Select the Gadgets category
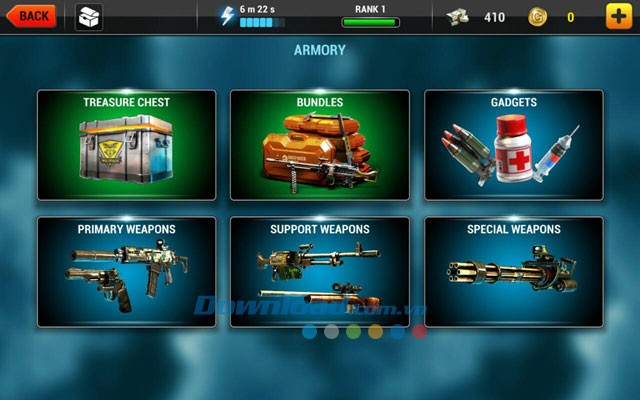 (x=514, y=145)
